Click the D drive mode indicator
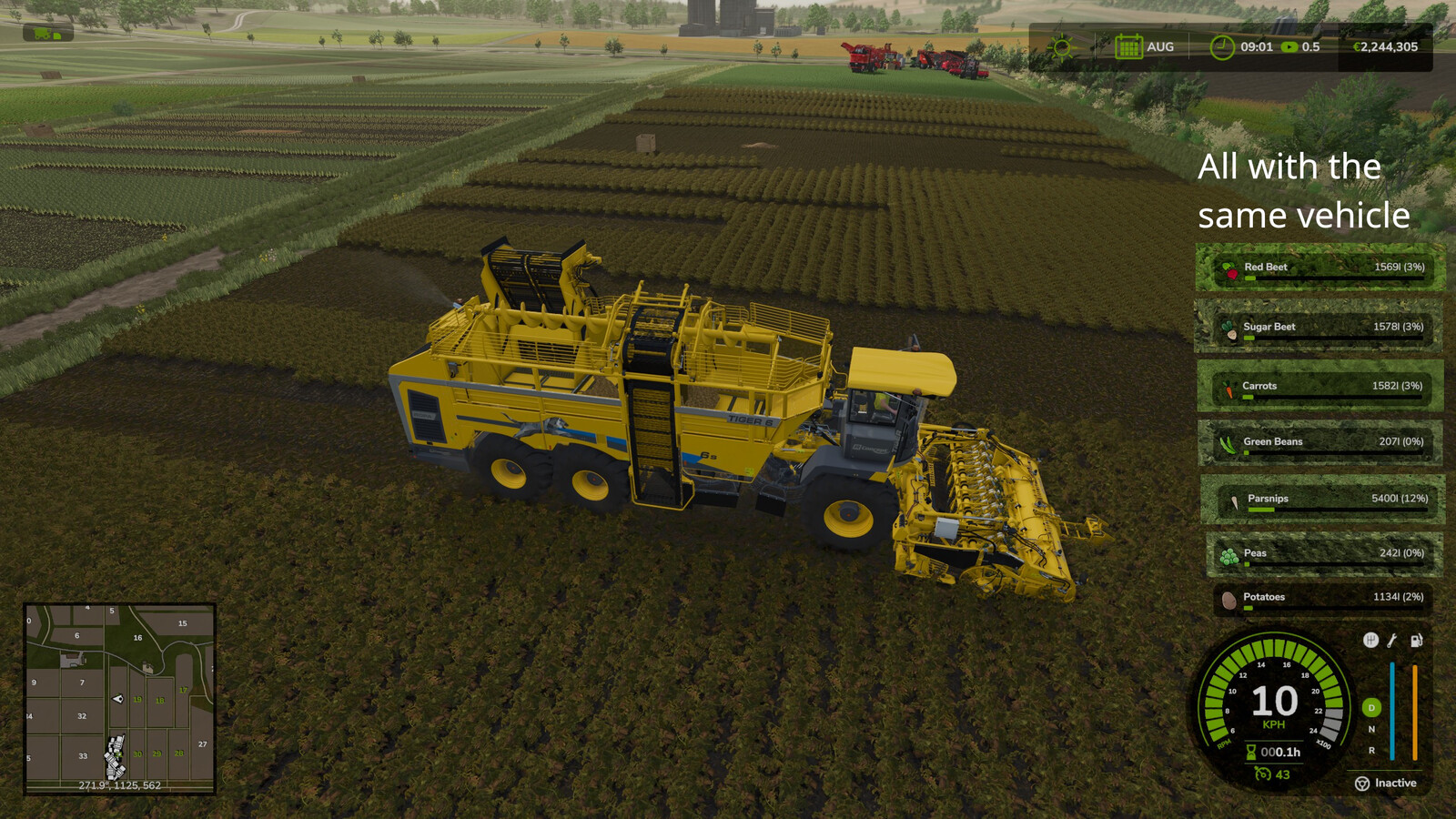1456x819 pixels. pyautogui.click(x=1370, y=708)
